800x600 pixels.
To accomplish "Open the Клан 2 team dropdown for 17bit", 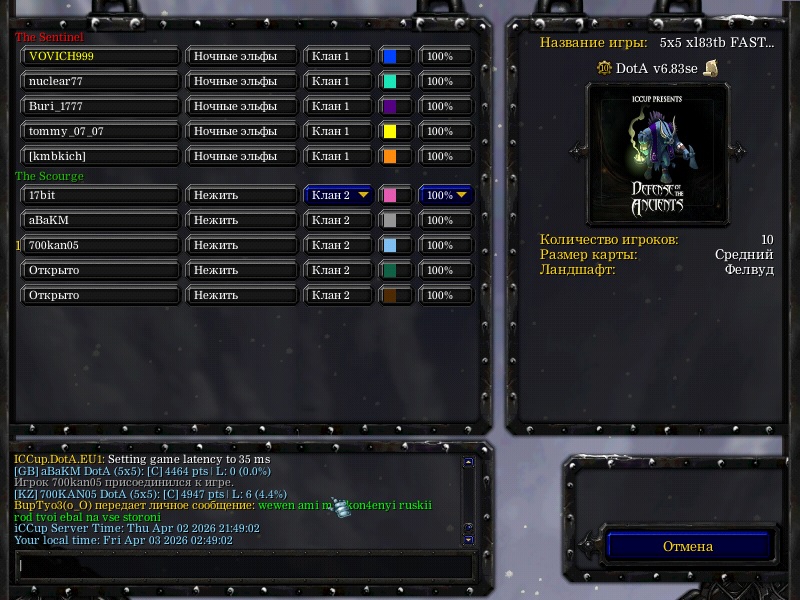I will click(339, 195).
